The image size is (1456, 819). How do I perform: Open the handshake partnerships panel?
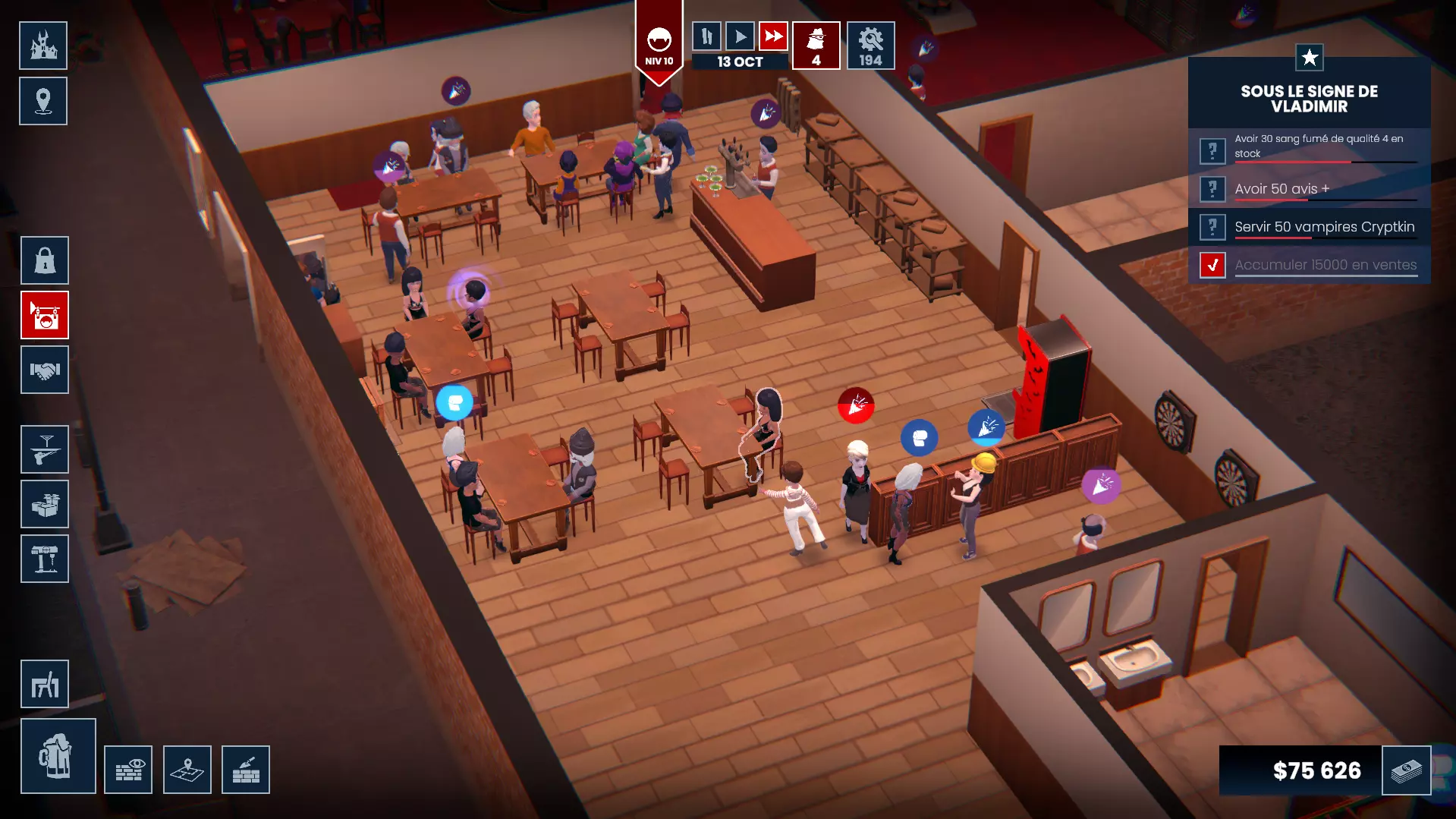[45, 370]
